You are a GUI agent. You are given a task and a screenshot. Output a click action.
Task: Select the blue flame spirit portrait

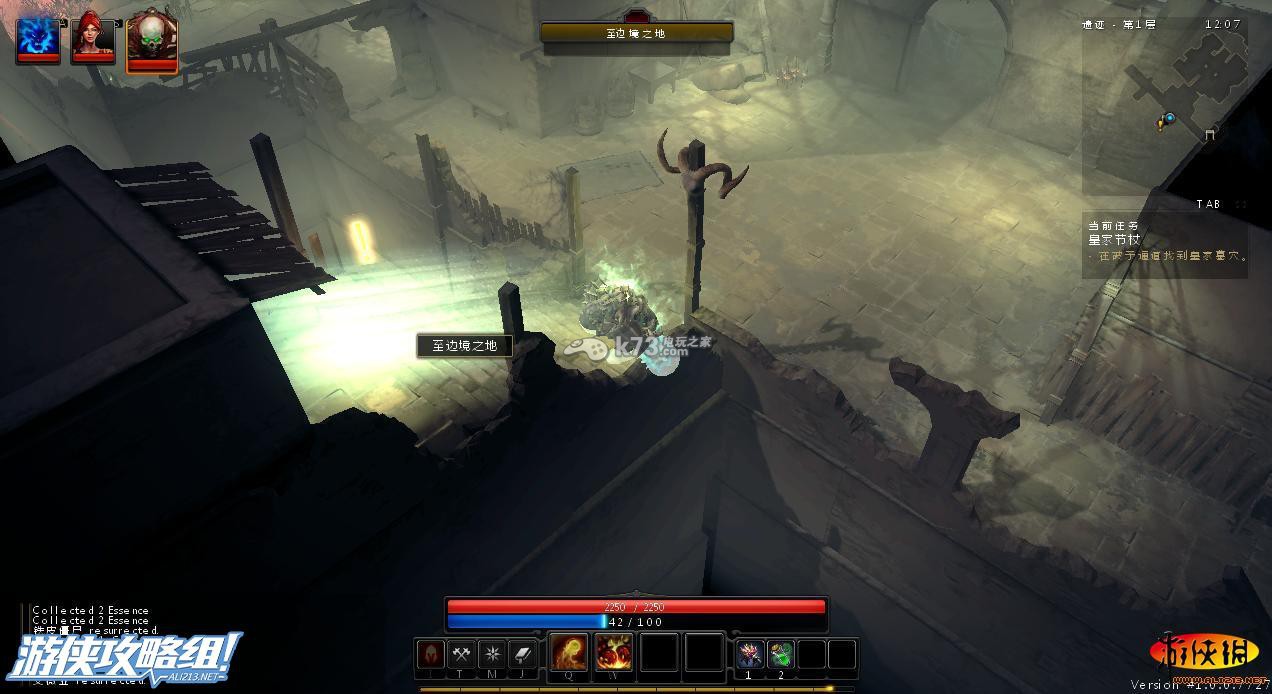click(38, 38)
